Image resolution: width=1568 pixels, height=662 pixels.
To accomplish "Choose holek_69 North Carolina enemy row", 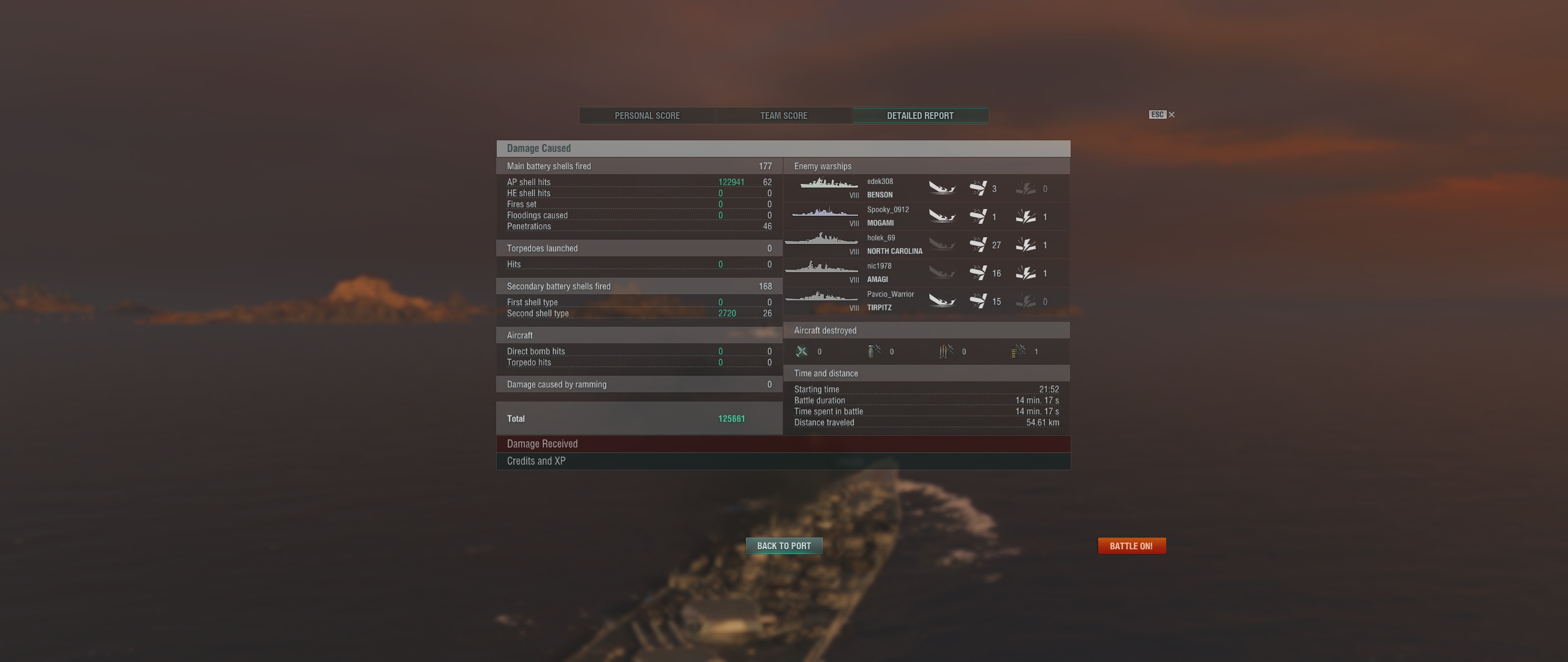I will tap(926, 245).
